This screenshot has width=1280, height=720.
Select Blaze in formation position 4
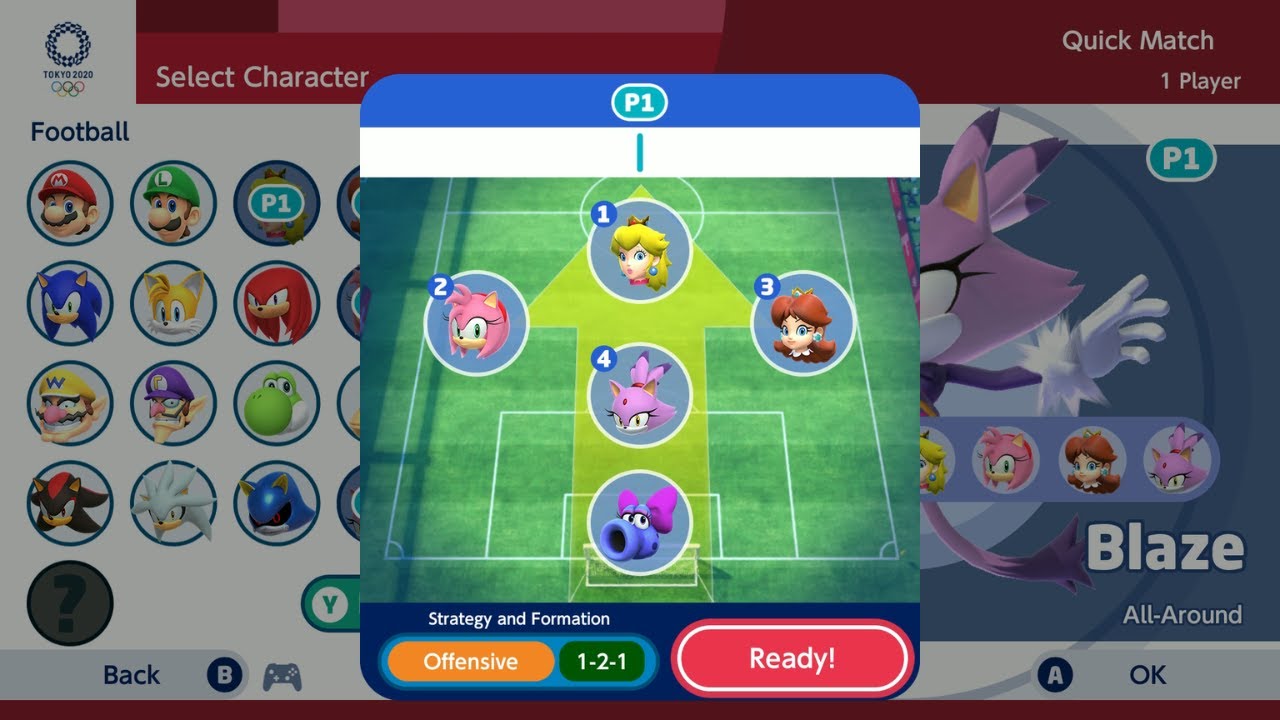640,396
